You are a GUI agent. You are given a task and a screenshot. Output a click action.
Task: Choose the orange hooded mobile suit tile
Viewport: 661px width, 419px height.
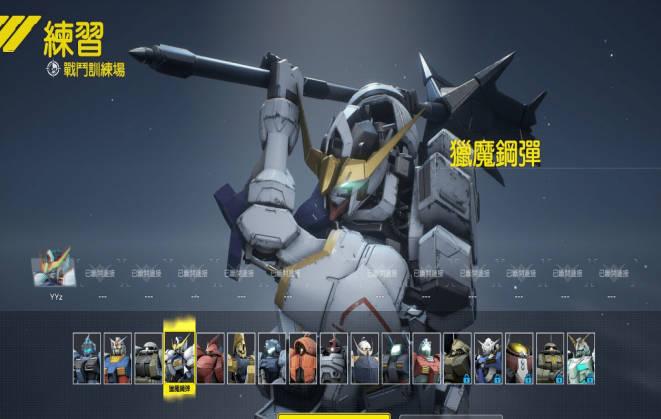[x=303, y=358]
